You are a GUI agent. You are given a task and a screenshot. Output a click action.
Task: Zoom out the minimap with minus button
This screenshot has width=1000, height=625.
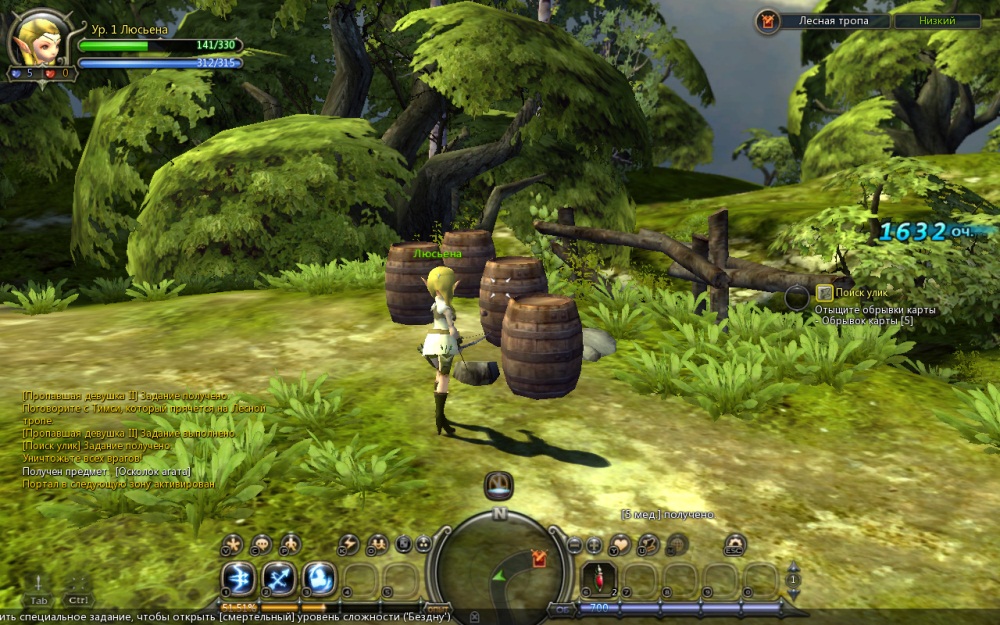575,545
